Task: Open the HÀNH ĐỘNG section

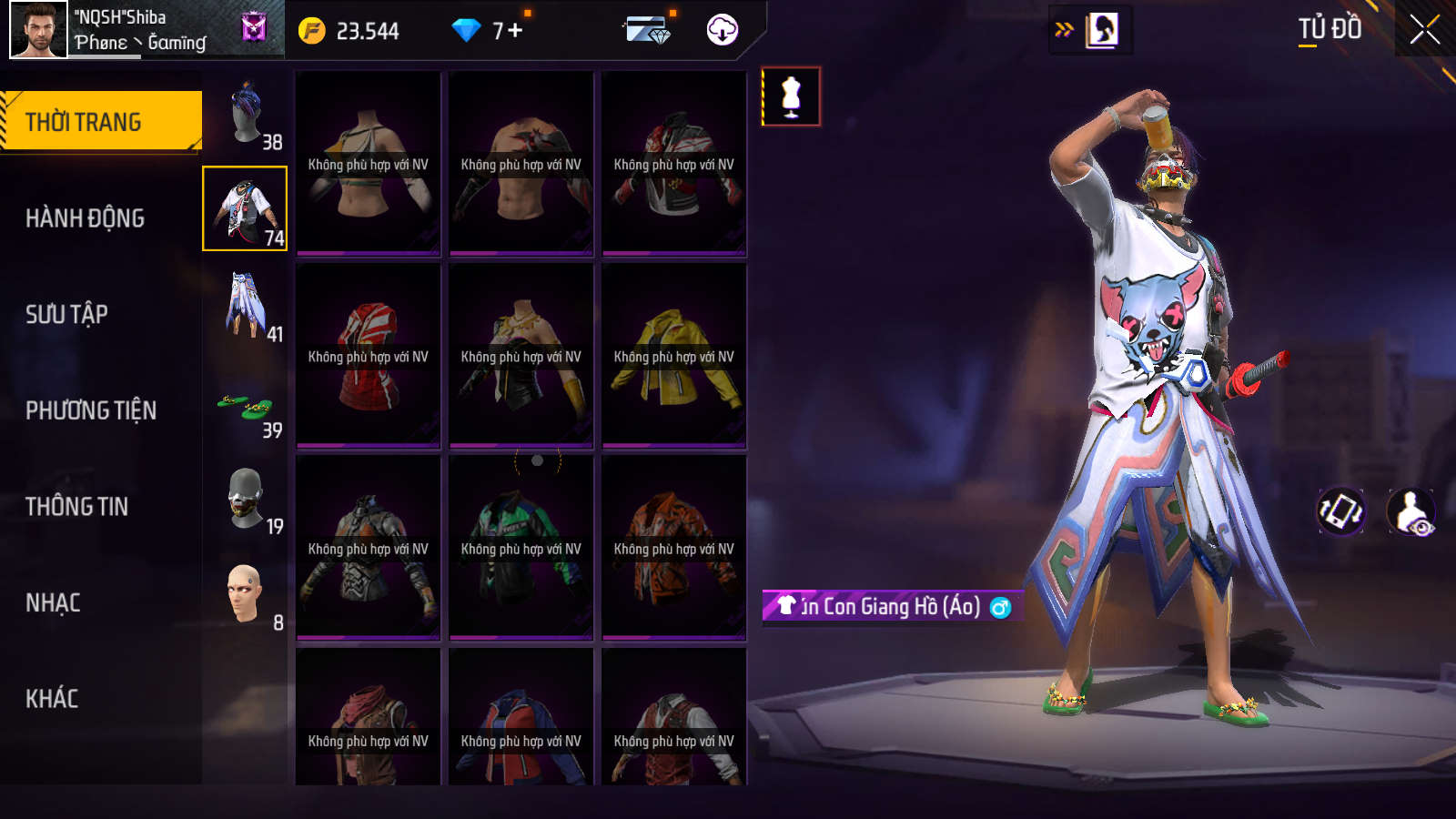Action: tap(86, 218)
